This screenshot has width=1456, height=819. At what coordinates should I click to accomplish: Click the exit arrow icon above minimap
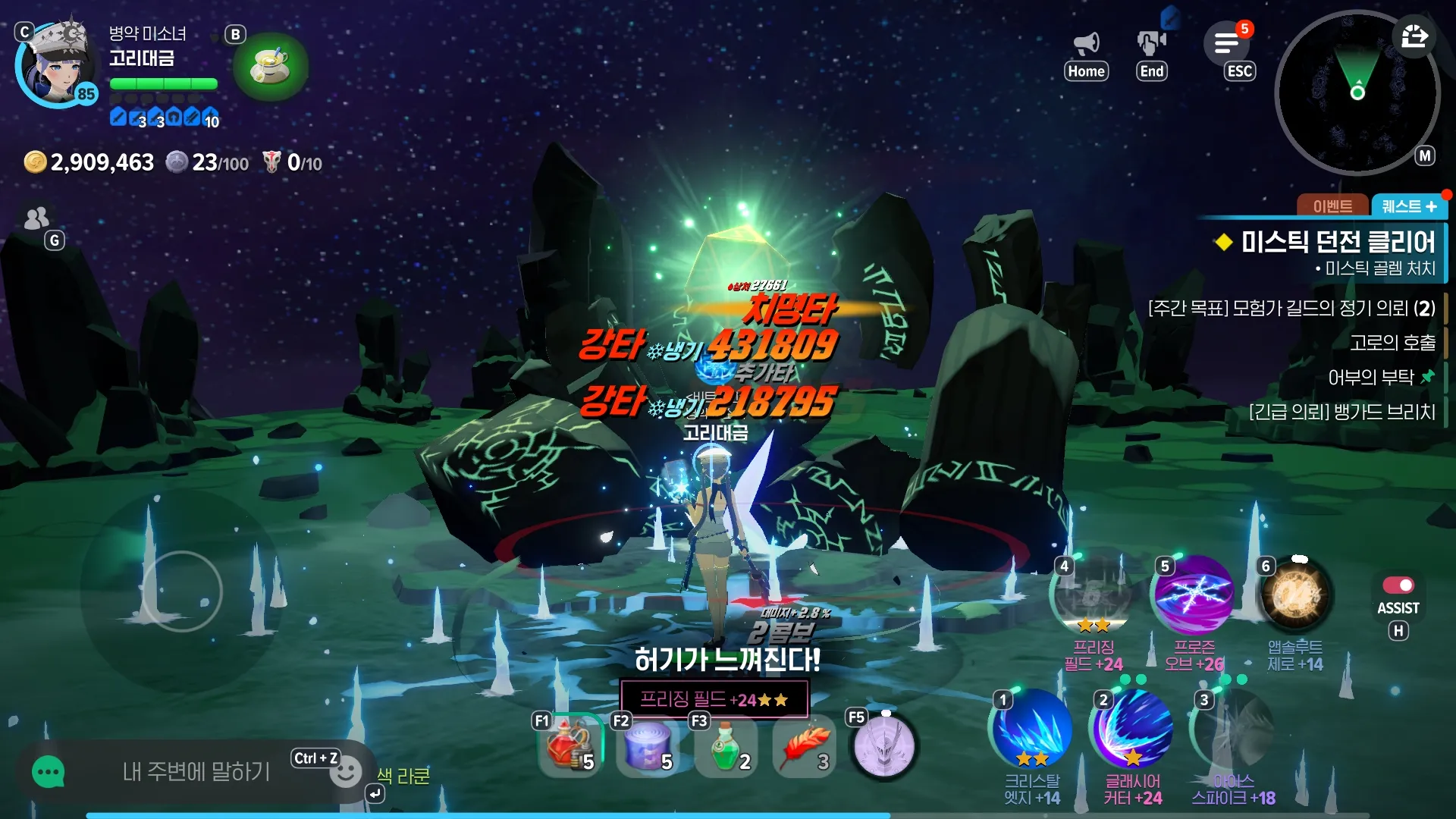click(x=1414, y=36)
